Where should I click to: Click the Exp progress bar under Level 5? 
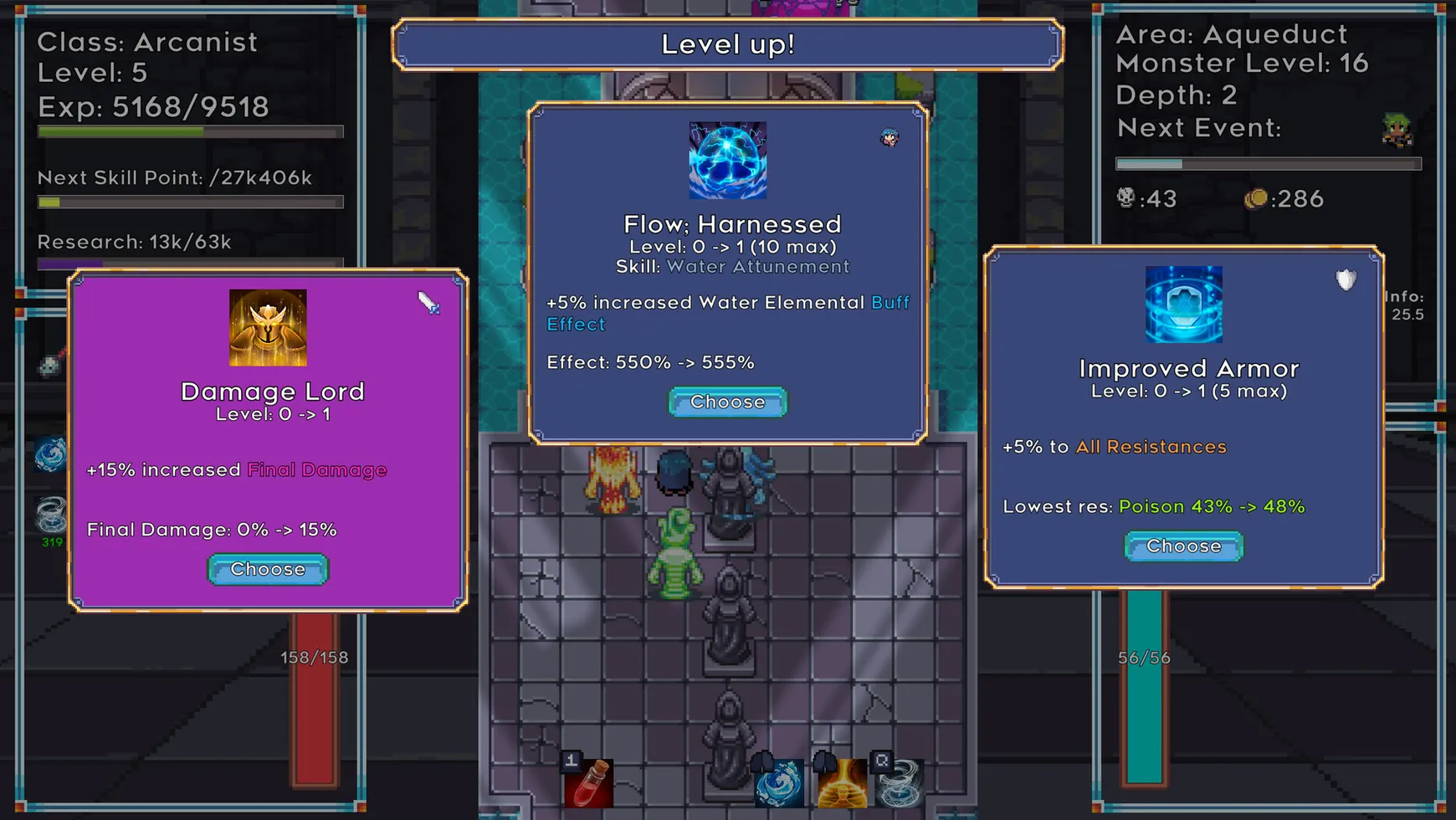(x=188, y=131)
